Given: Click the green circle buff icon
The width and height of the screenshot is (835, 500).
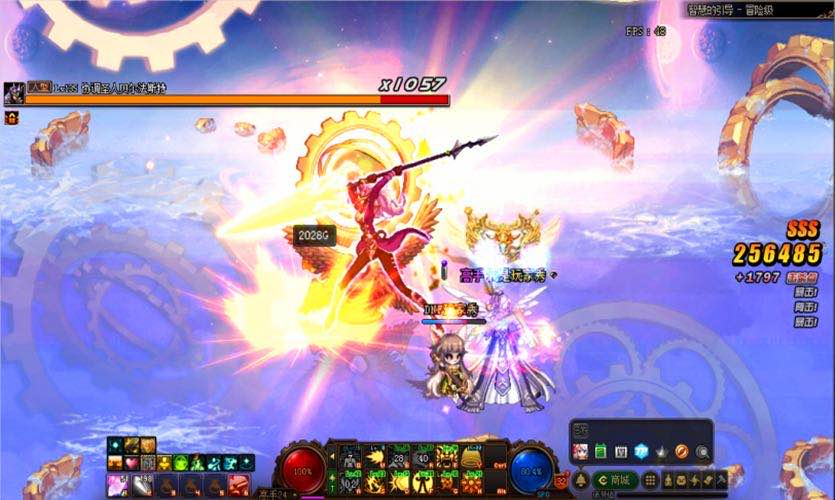Looking at the screenshot, I should 180,463.
